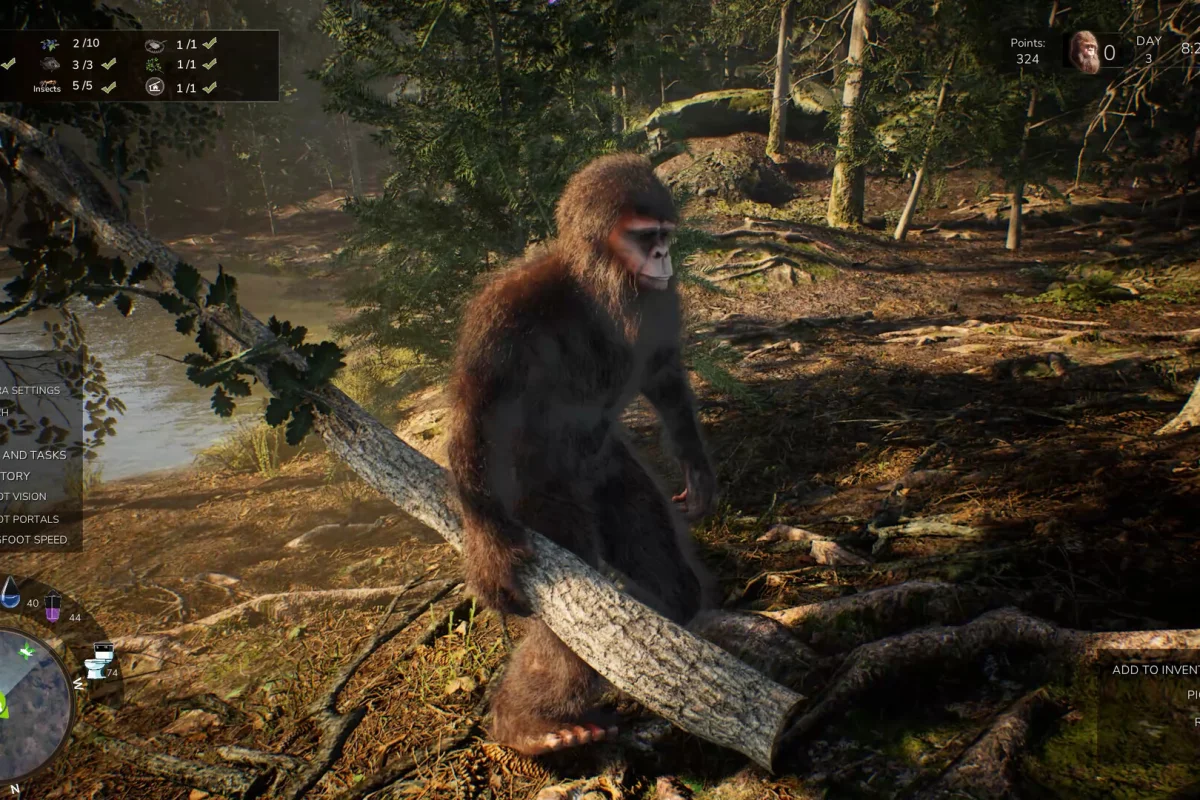1200x800 pixels.
Task: Select the blue water droplet icon
Action: [x=10, y=592]
